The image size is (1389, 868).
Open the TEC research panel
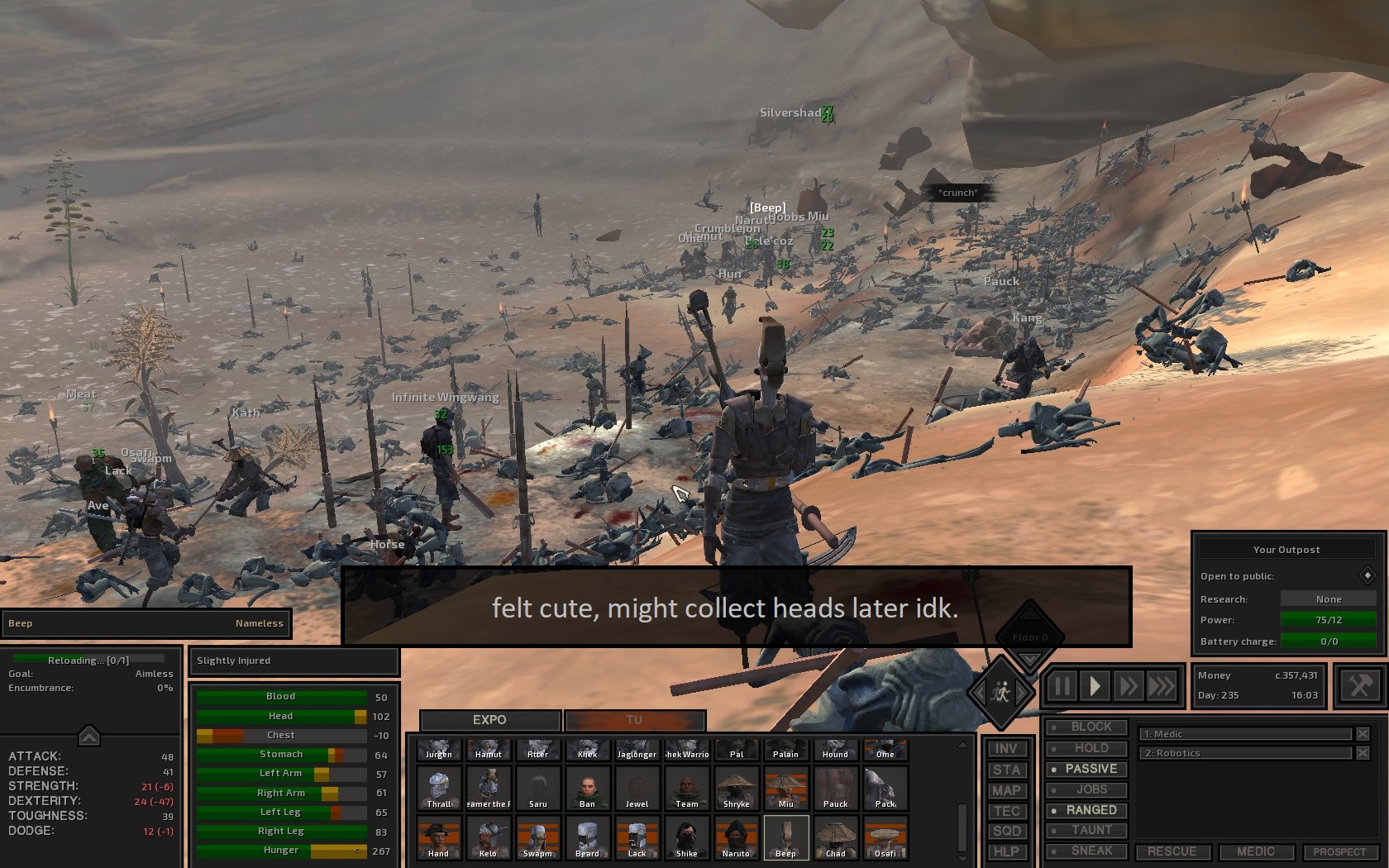click(1006, 810)
